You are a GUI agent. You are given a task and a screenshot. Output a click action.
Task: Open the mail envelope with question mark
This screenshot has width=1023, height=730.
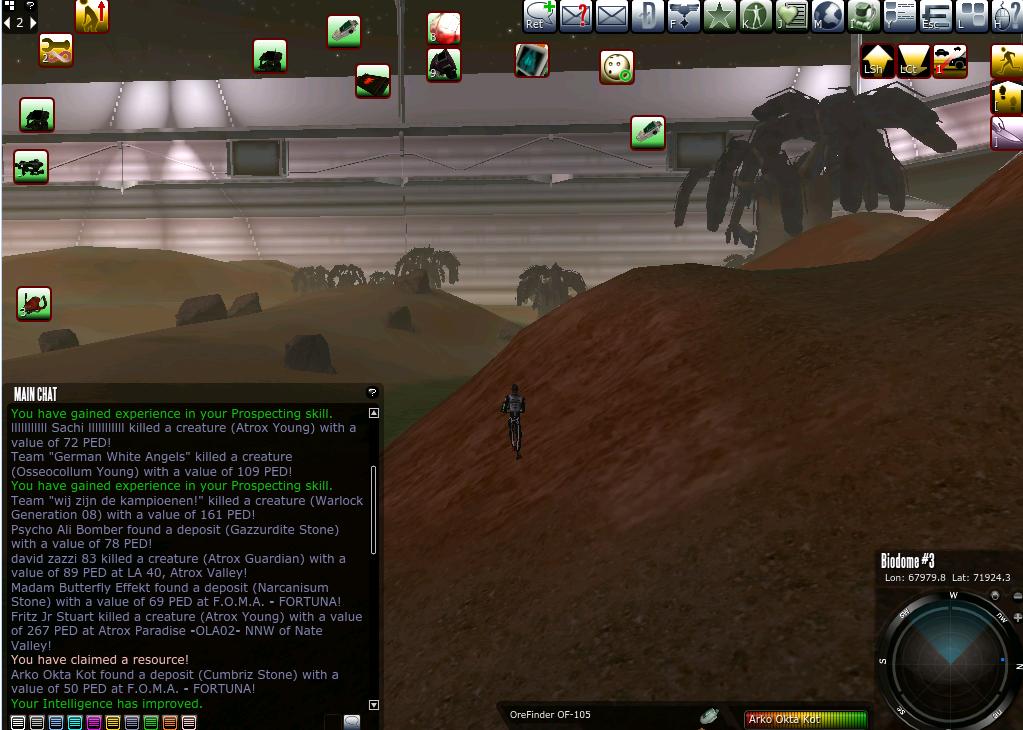point(576,16)
